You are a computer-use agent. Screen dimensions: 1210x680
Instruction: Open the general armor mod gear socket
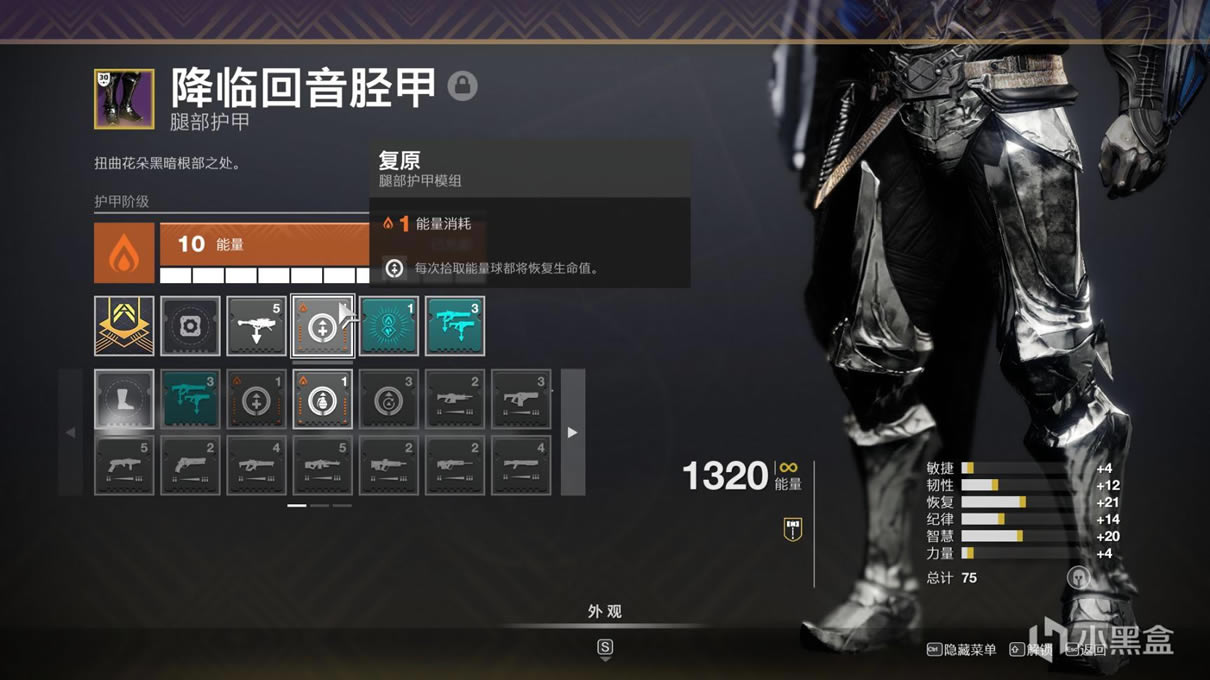(190, 326)
